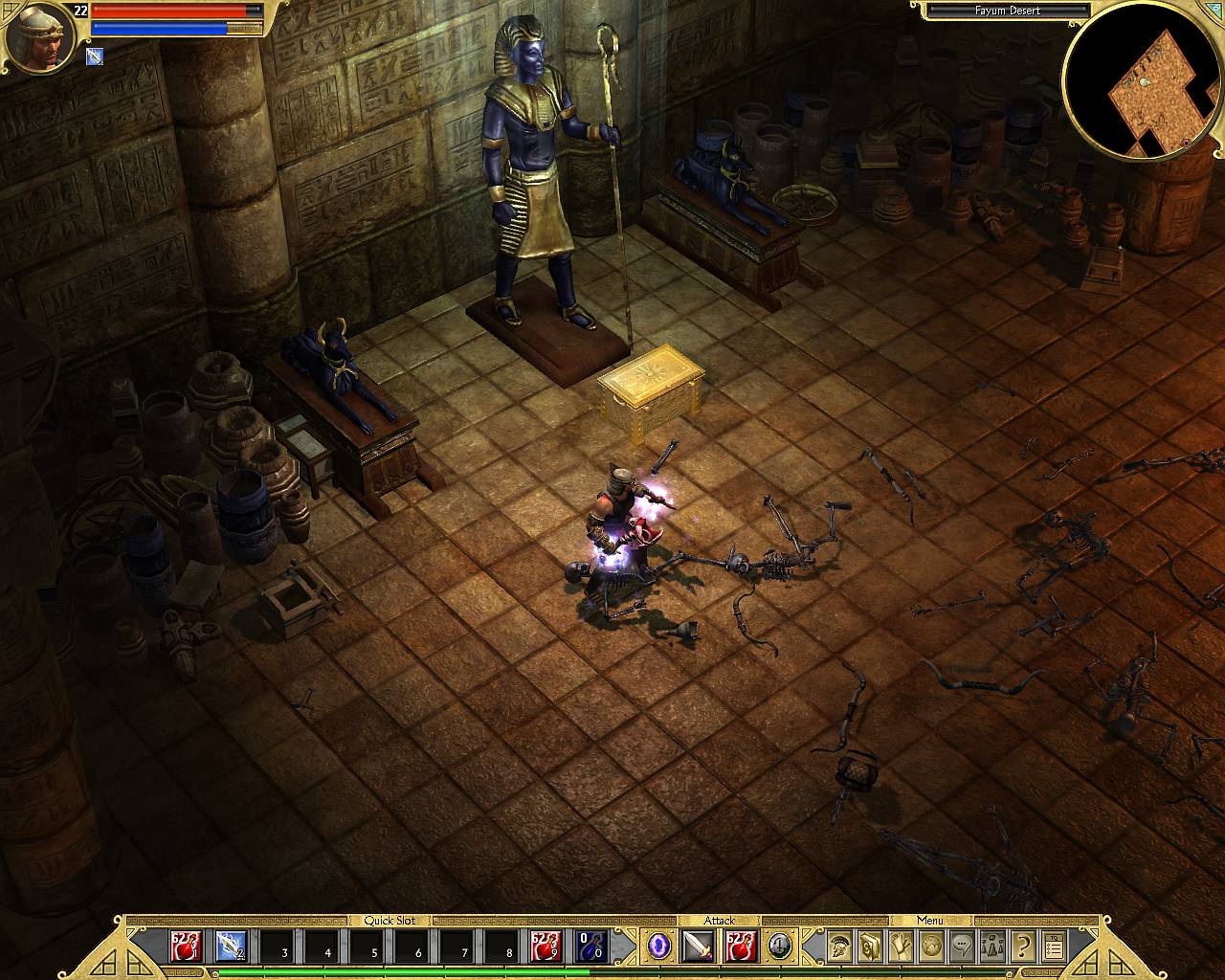Open the party members window
Screen dimensions: 1225x980
(992, 947)
